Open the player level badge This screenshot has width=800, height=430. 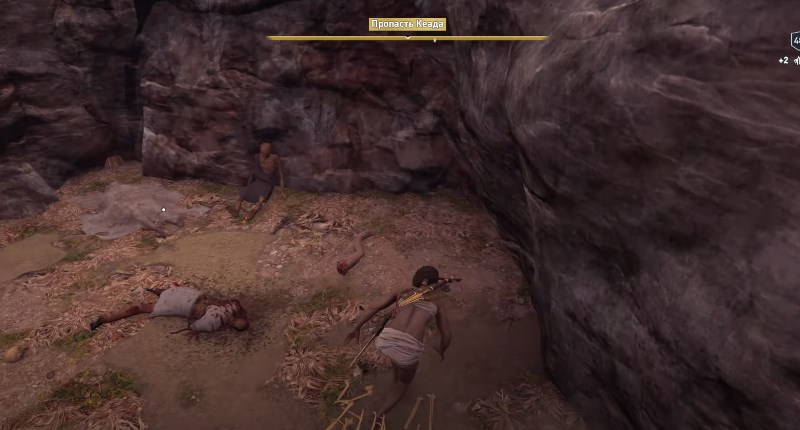pos(795,41)
